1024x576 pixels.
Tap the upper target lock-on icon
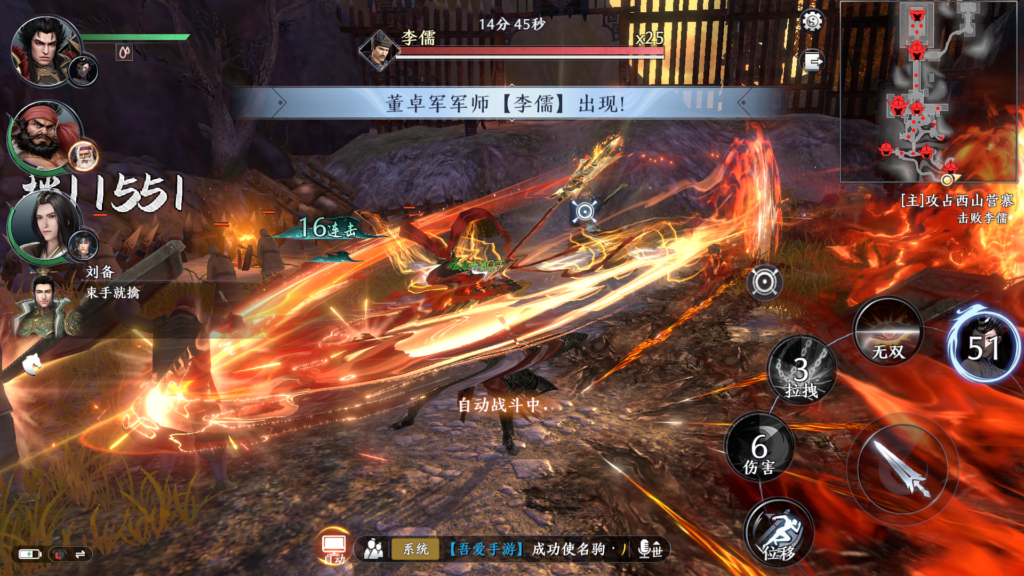coord(585,212)
